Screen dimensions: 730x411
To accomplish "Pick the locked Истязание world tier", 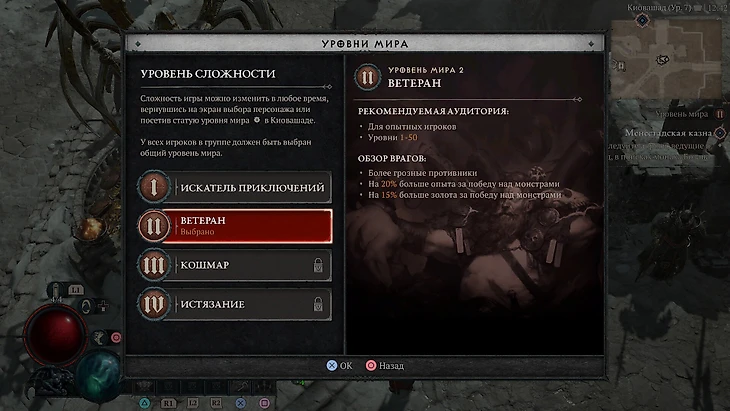I will click(235, 303).
